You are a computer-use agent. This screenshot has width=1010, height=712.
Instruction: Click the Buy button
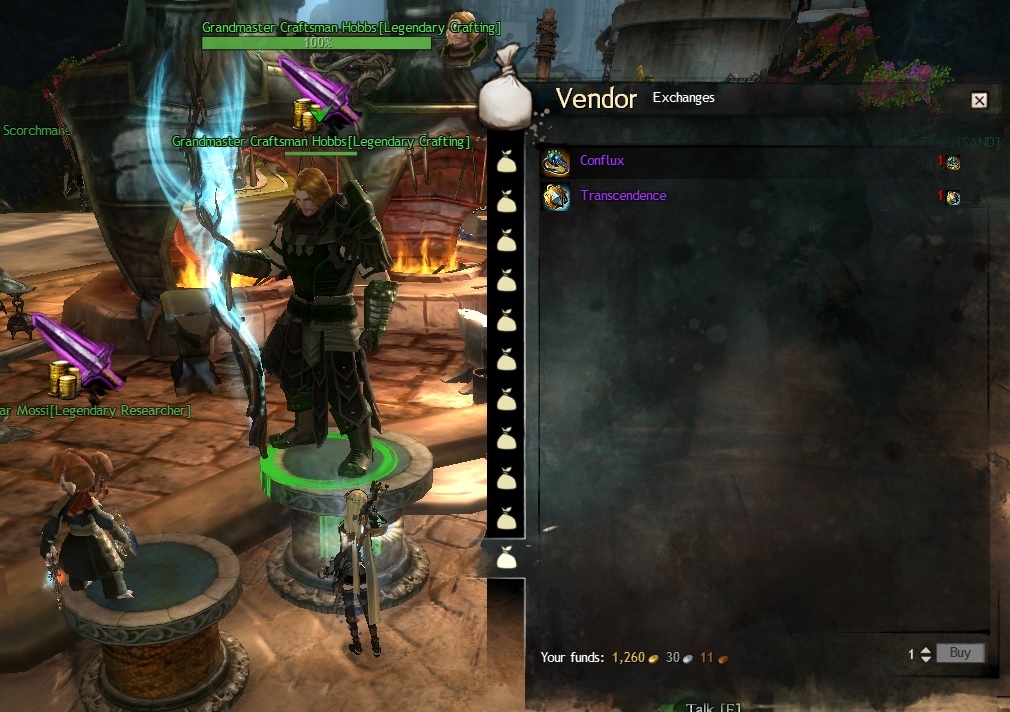[959, 653]
